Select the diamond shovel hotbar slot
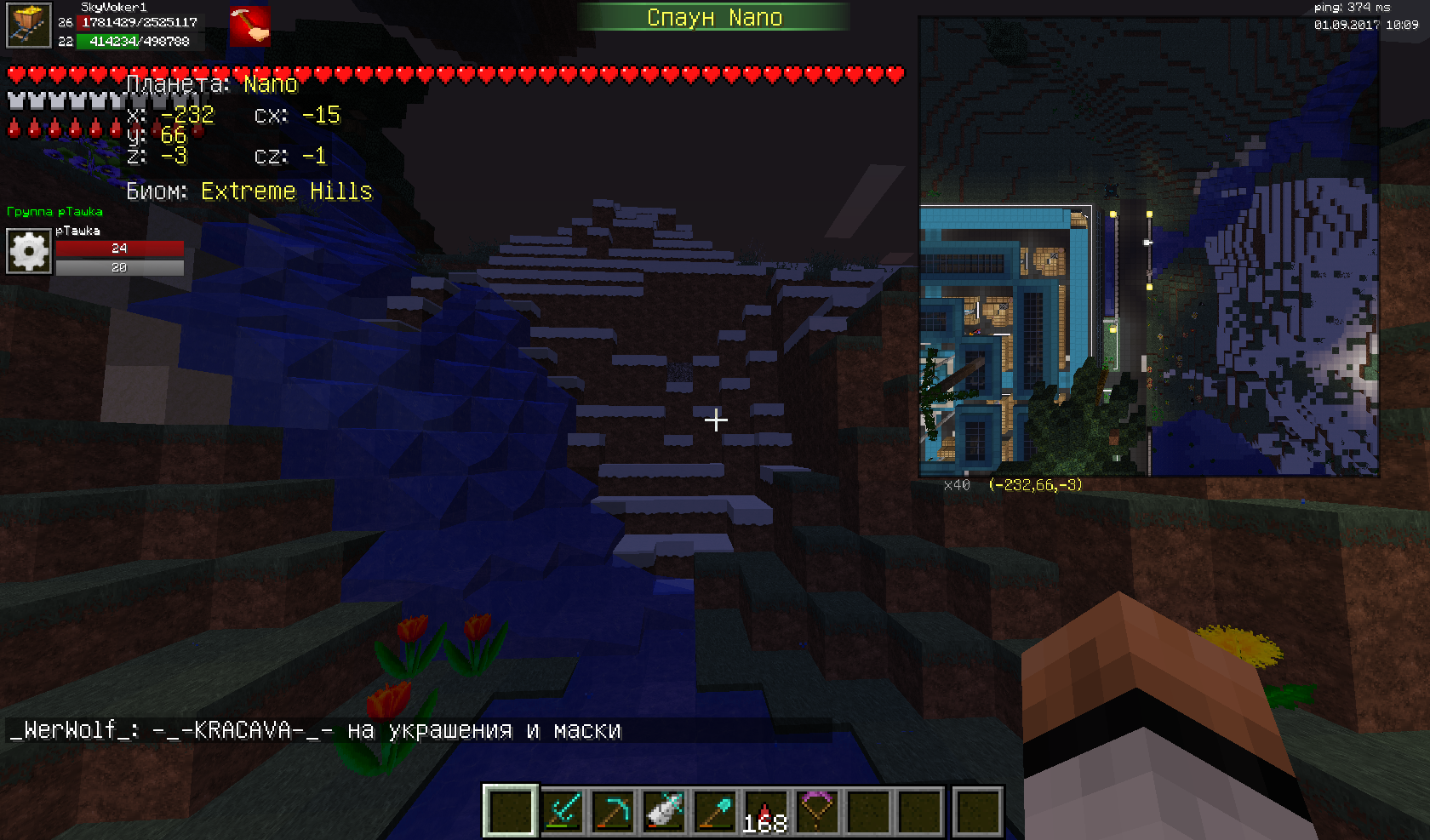 pos(715,809)
